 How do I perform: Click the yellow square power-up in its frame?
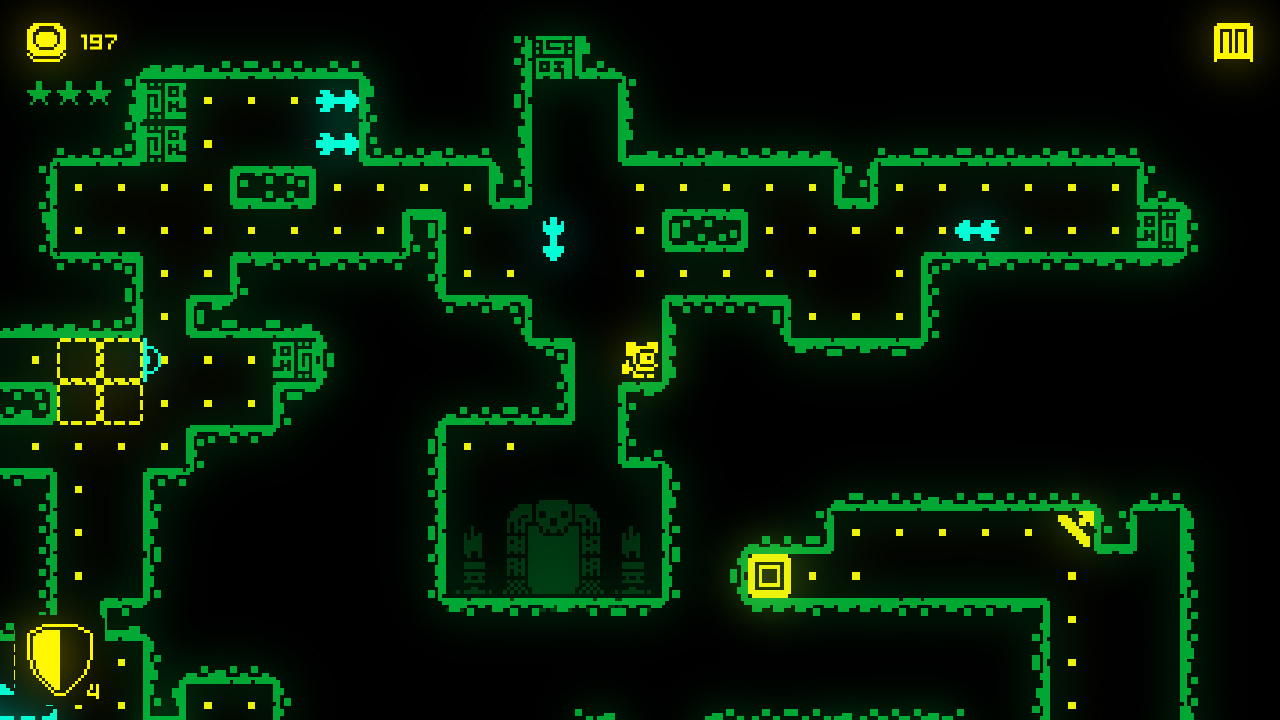coord(770,577)
